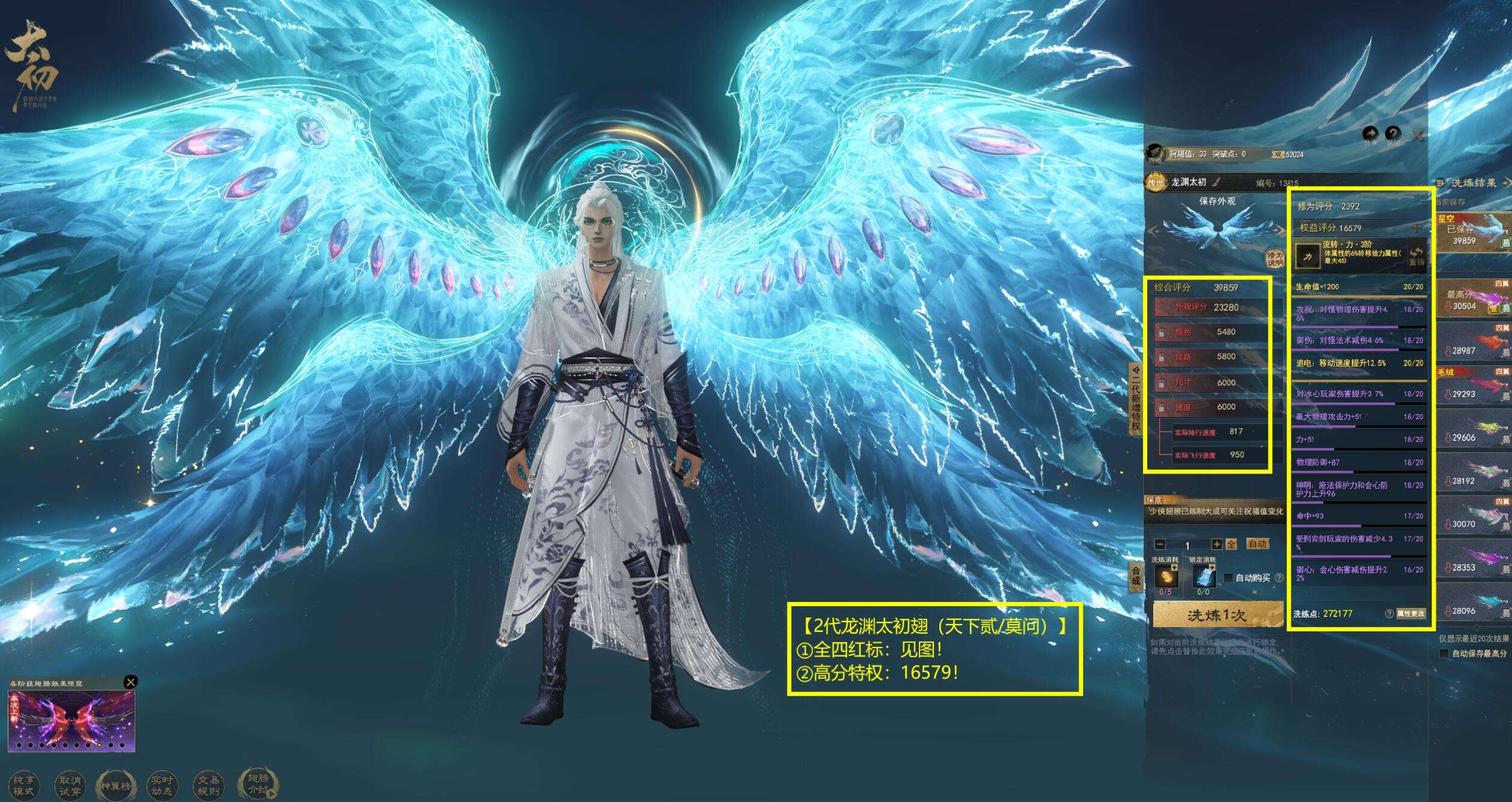View the 交易规则 trading rules
Screen dimensions: 1512x802
click(x=208, y=785)
